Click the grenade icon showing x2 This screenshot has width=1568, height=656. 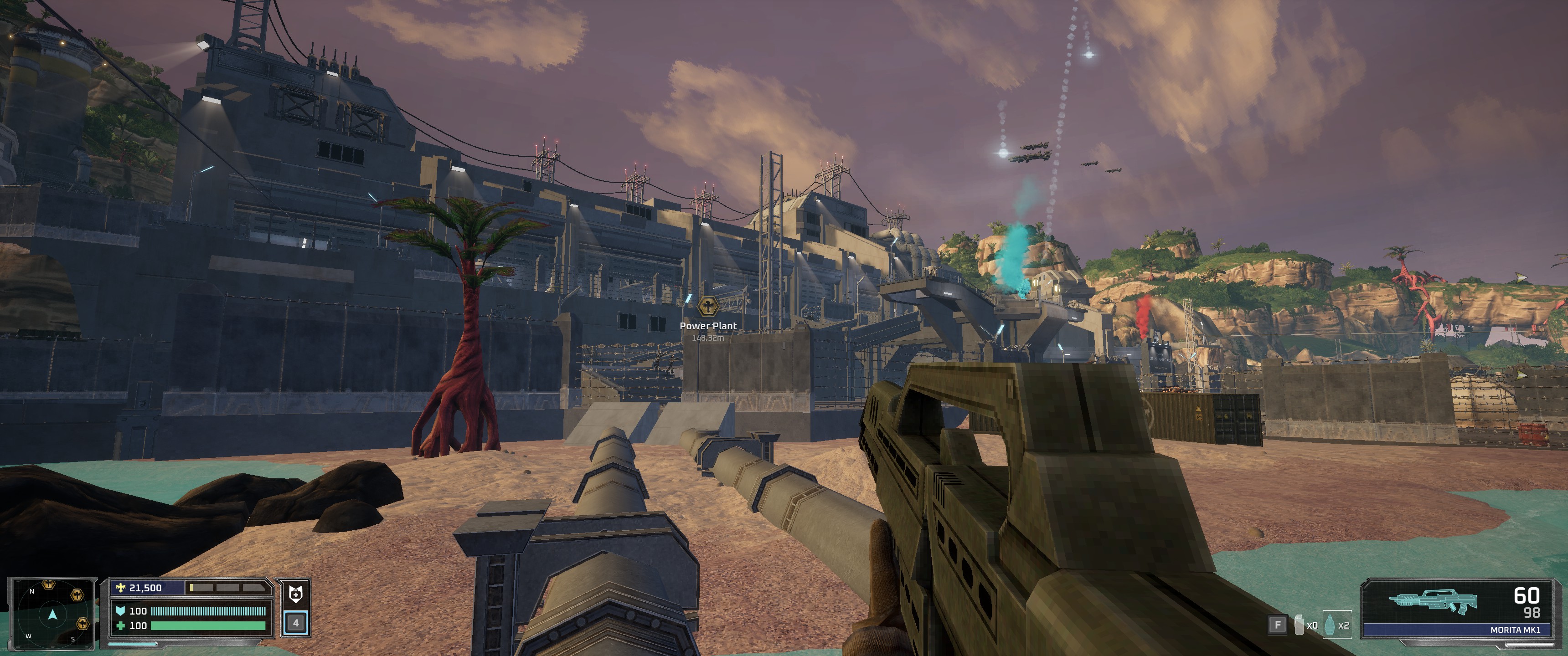click(x=1331, y=625)
